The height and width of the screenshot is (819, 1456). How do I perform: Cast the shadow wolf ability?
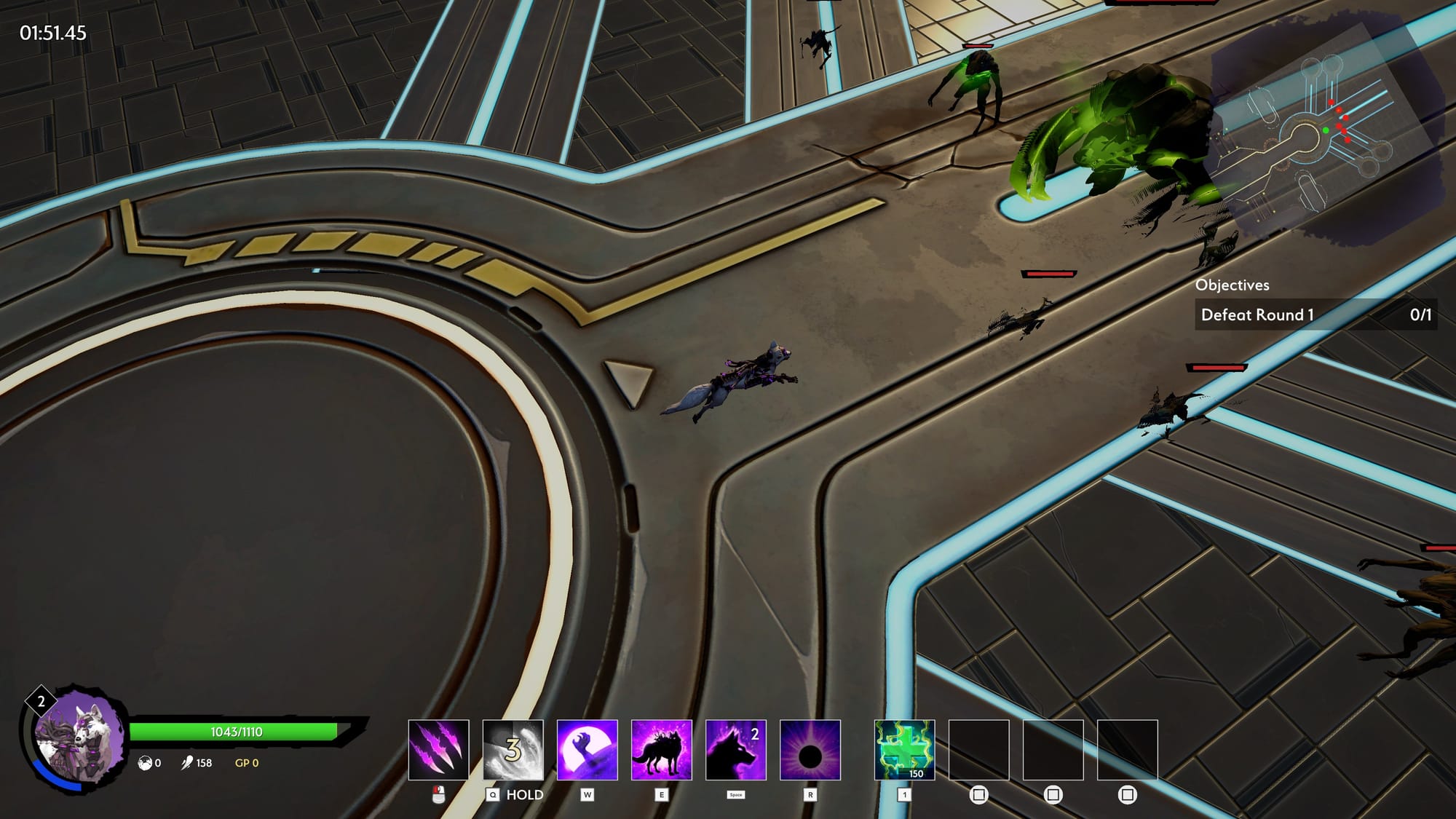[x=661, y=750]
